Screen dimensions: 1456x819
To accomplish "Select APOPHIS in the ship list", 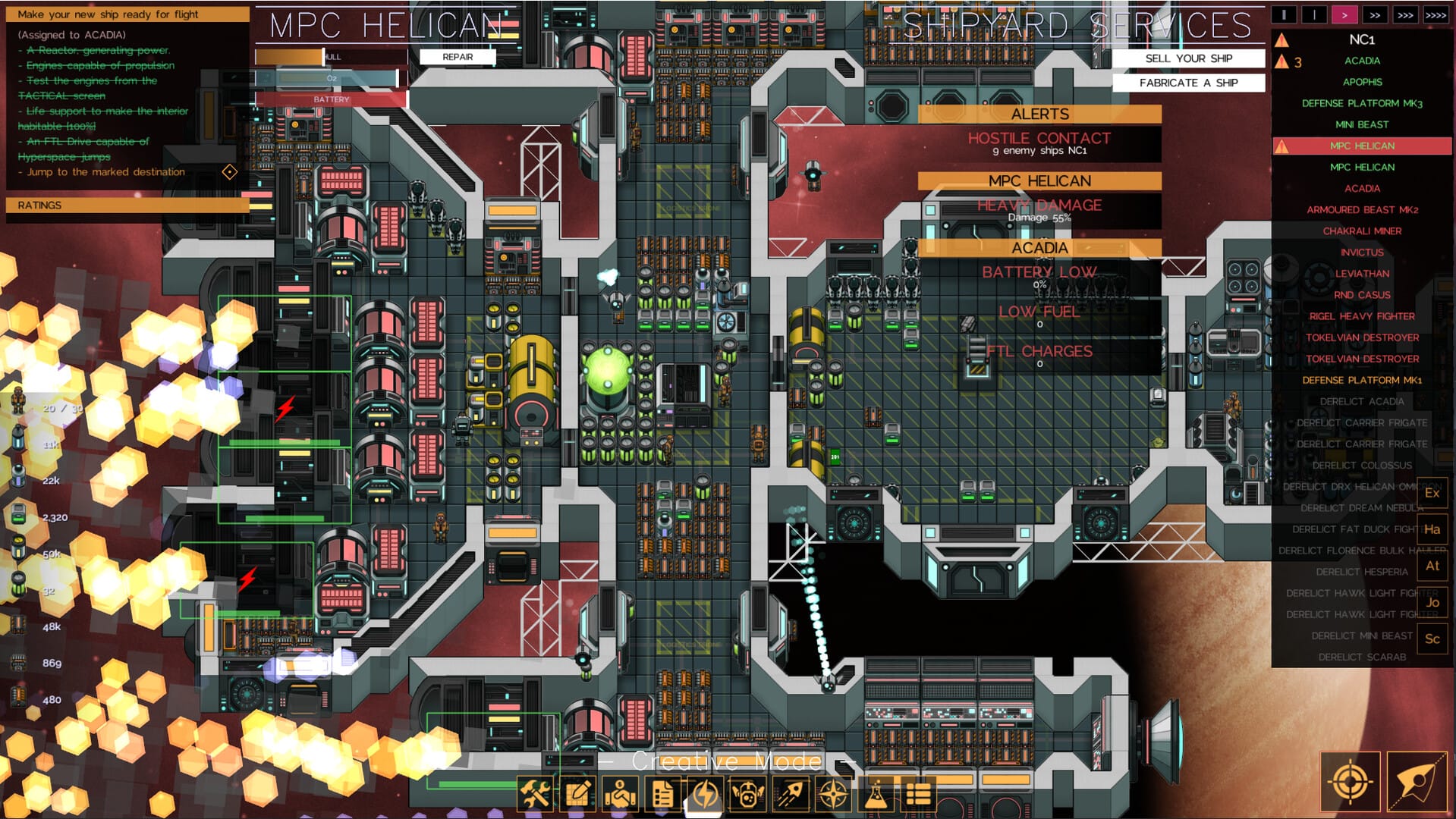I will pyautogui.click(x=1363, y=82).
